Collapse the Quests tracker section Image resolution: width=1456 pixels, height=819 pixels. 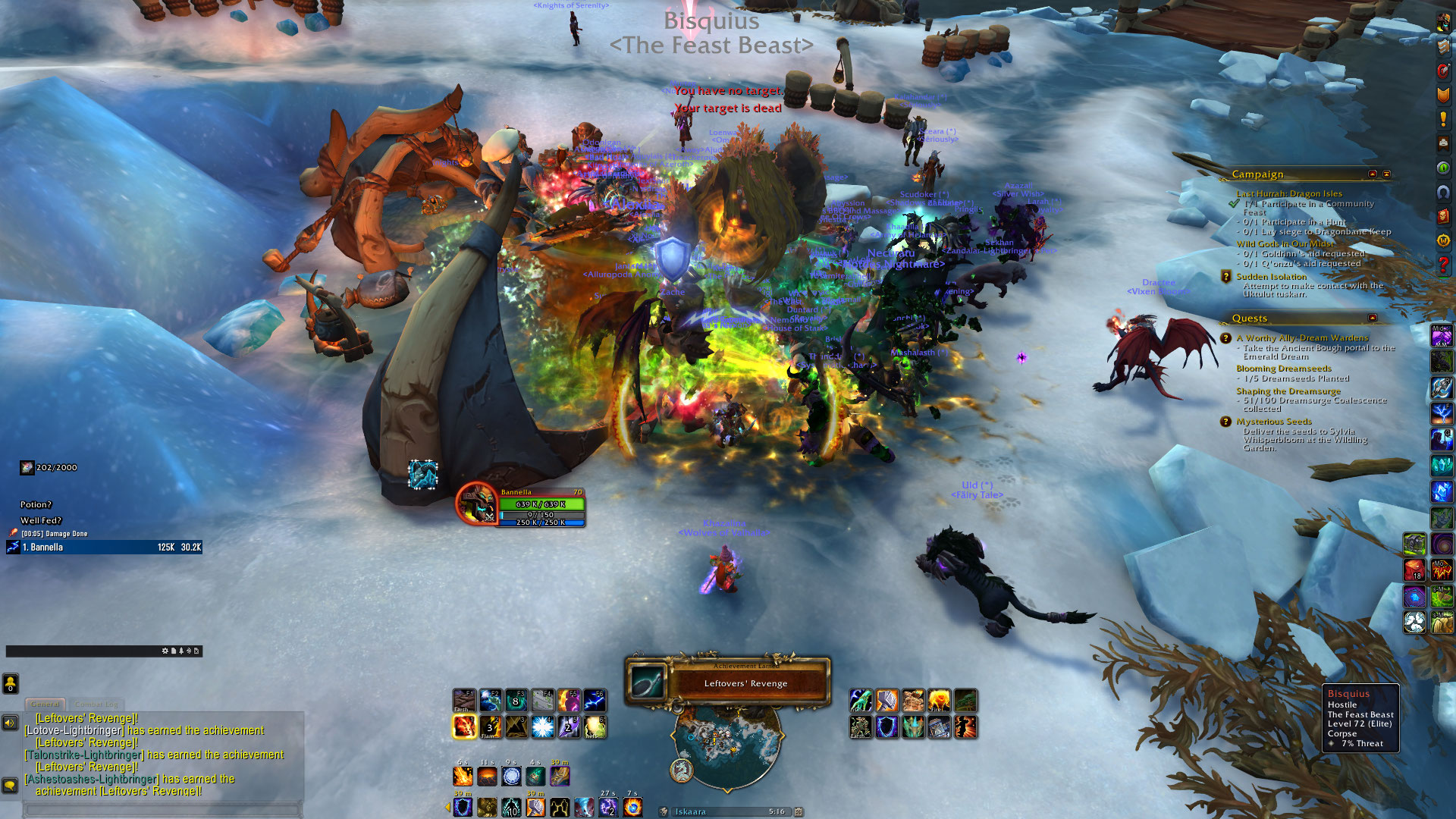[x=1373, y=318]
